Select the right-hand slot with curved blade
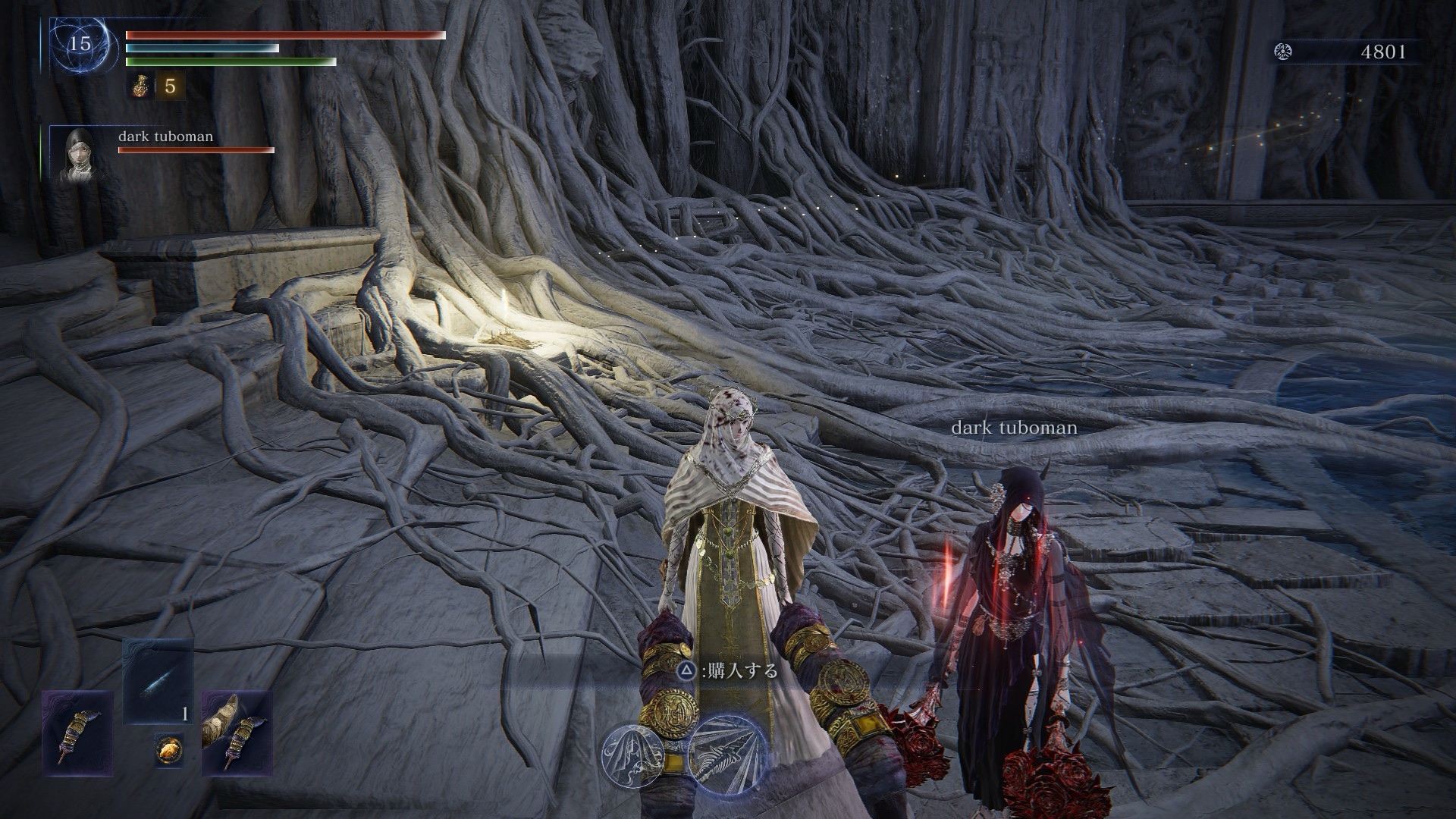Viewport: 1456px width, 819px height. pyautogui.click(x=237, y=731)
